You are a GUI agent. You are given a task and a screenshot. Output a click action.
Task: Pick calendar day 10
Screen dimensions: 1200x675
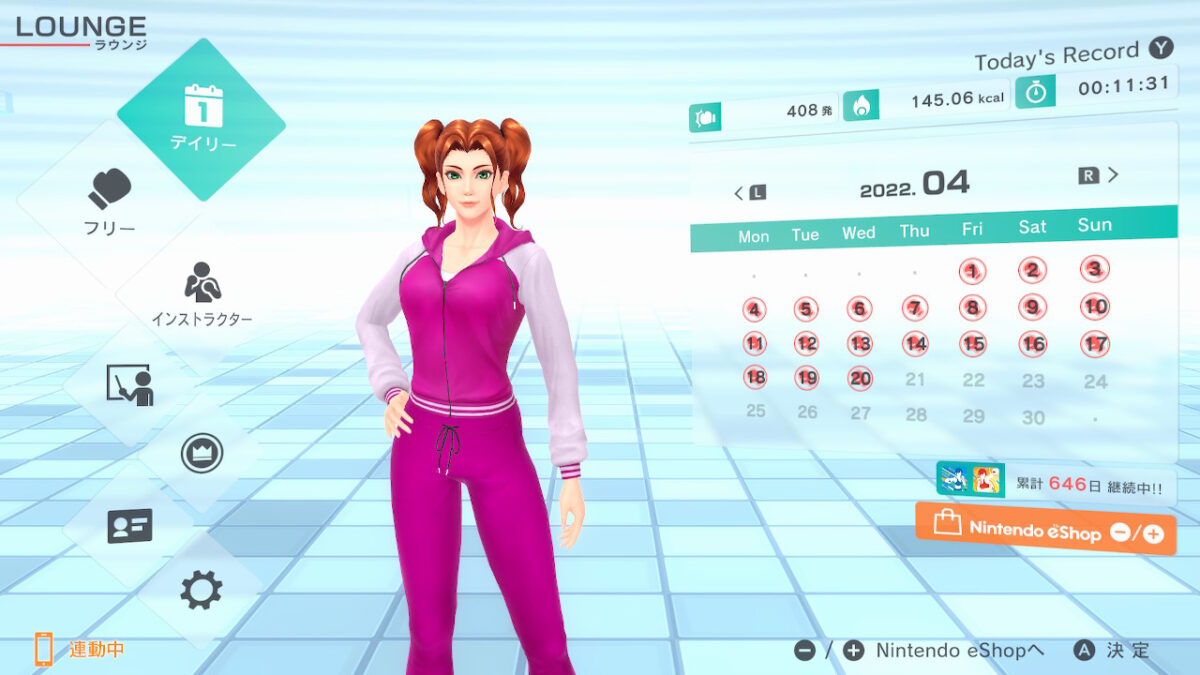pos(1095,307)
